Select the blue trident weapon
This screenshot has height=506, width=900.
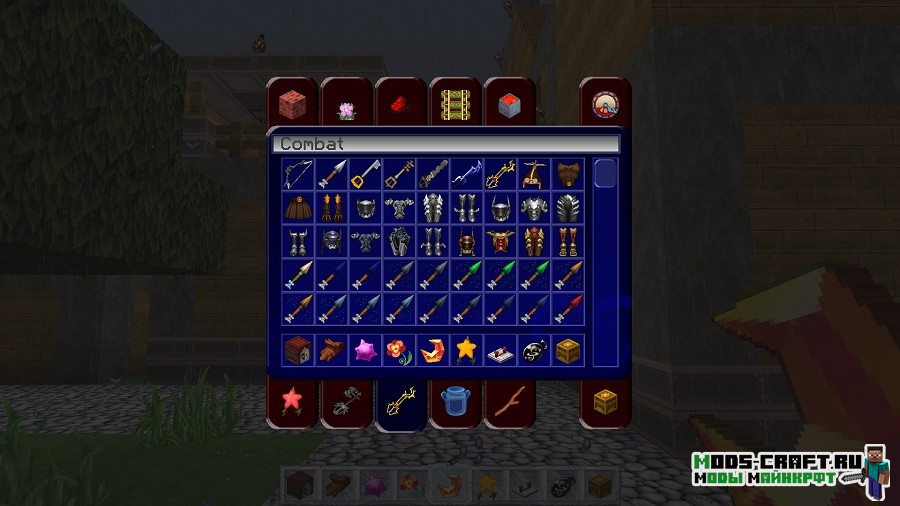tap(467, 174)
